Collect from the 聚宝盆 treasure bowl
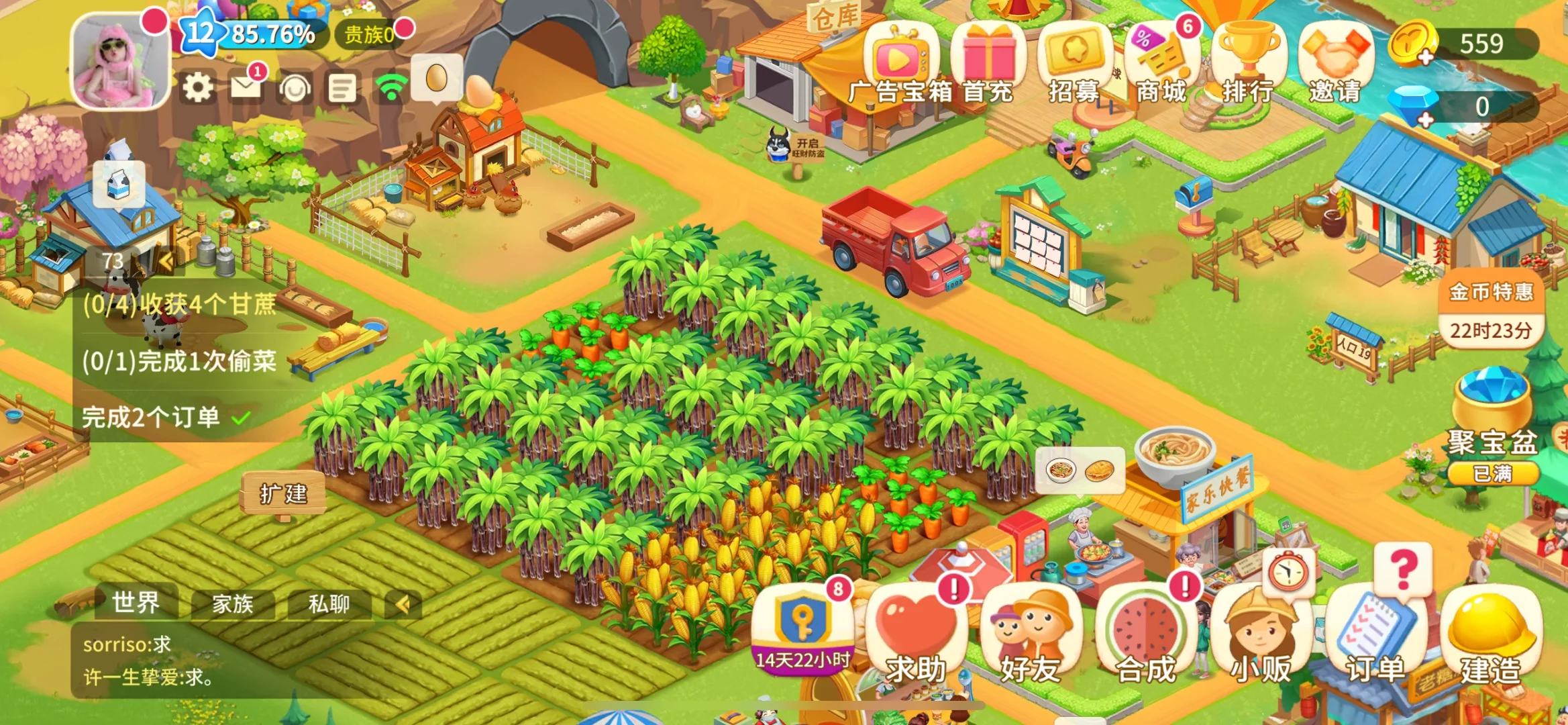This screenshot has height=725, width=1568. coord(1492,423)
